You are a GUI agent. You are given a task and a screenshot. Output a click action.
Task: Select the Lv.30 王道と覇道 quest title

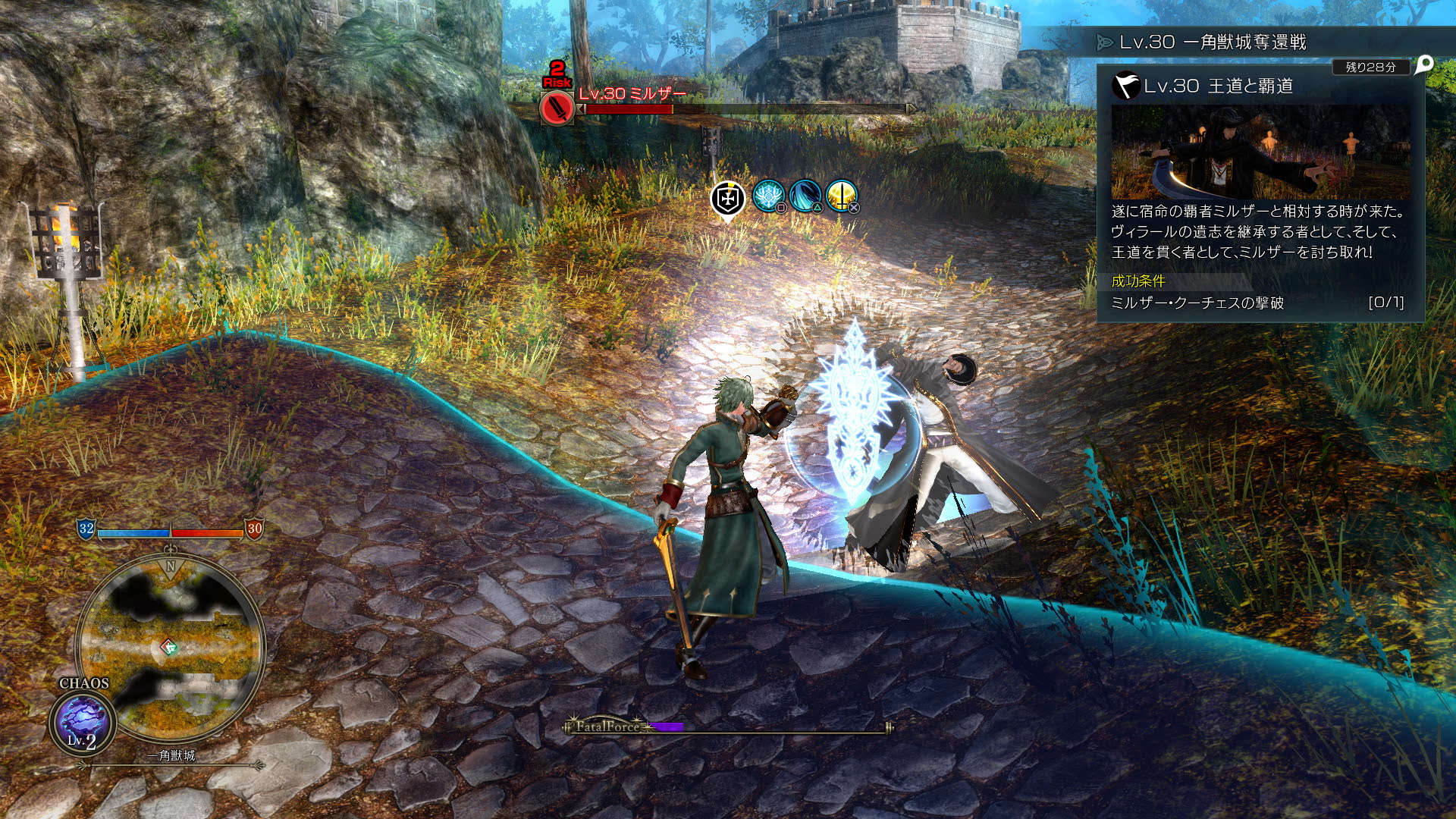pos(1218,86)
